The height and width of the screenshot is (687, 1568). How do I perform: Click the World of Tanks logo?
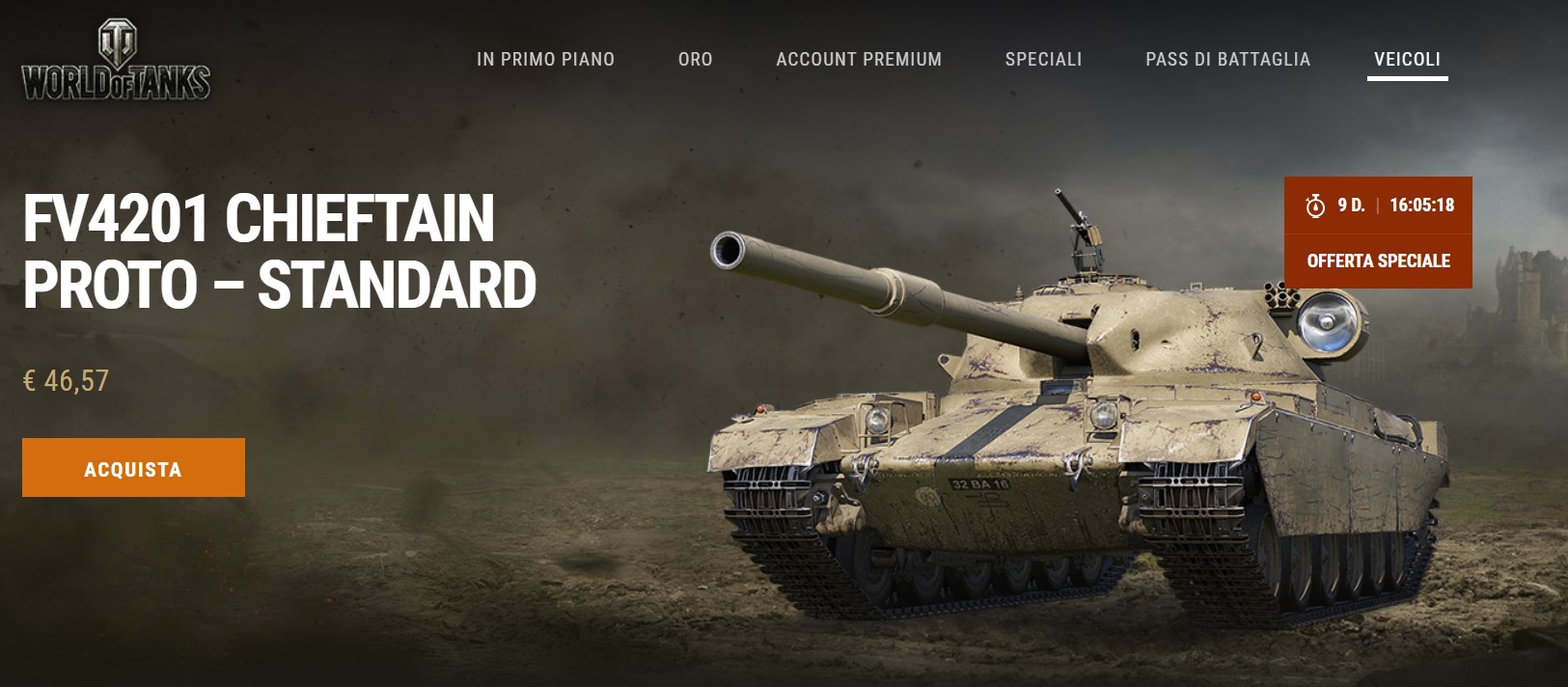(116, 62)
